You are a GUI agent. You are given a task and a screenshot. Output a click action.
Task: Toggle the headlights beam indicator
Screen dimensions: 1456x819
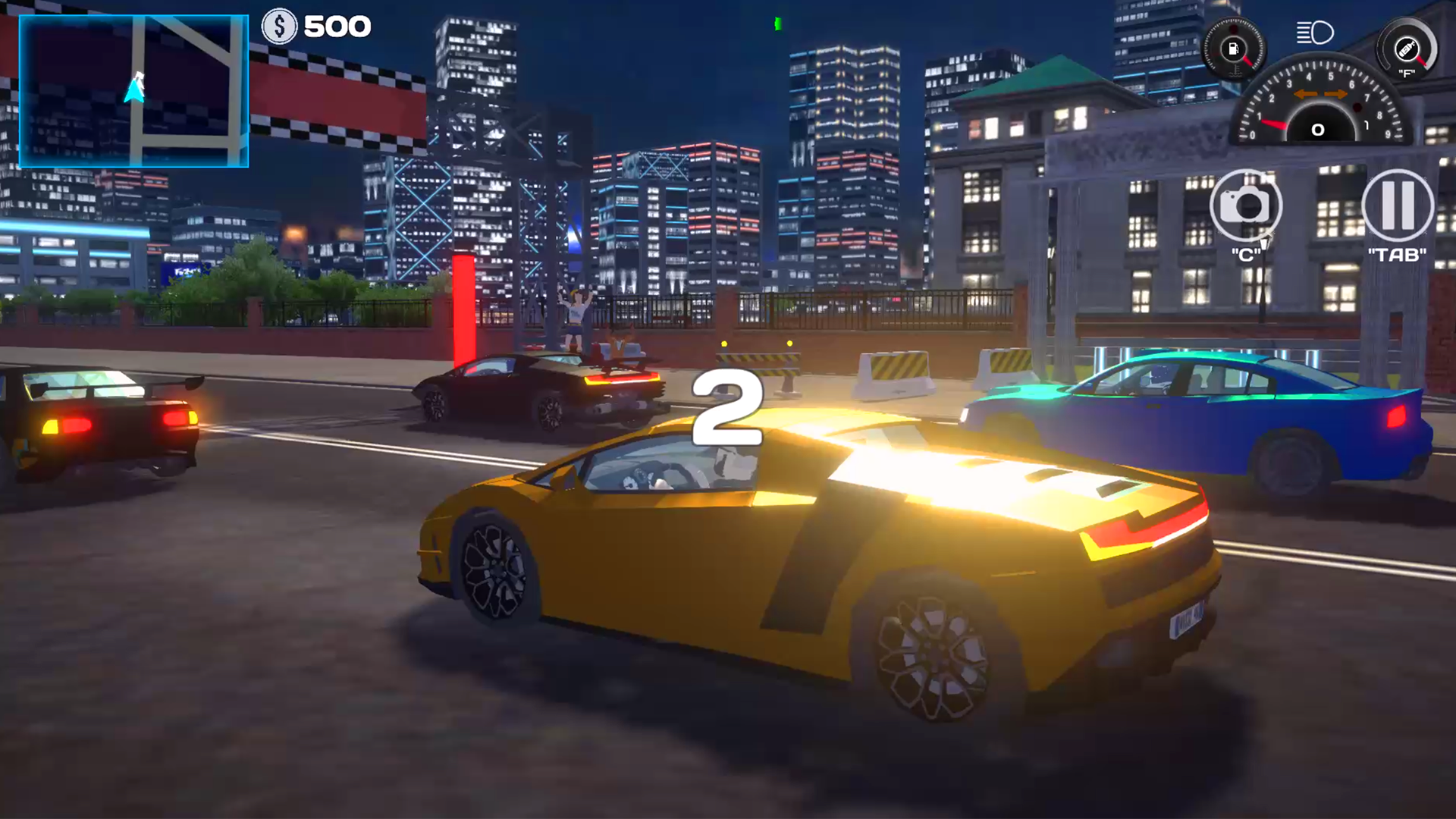pos(1316,34)
